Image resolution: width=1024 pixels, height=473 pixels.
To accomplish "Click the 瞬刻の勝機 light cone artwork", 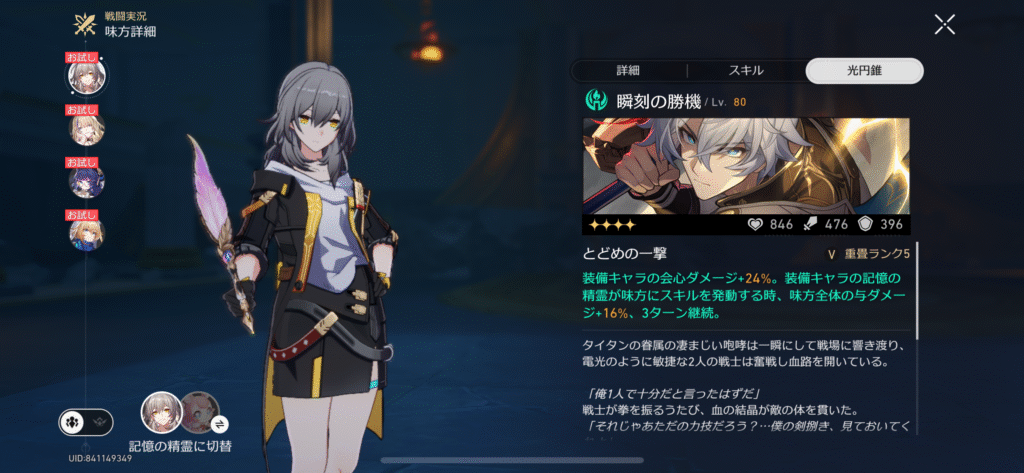I will pos(746,166).
